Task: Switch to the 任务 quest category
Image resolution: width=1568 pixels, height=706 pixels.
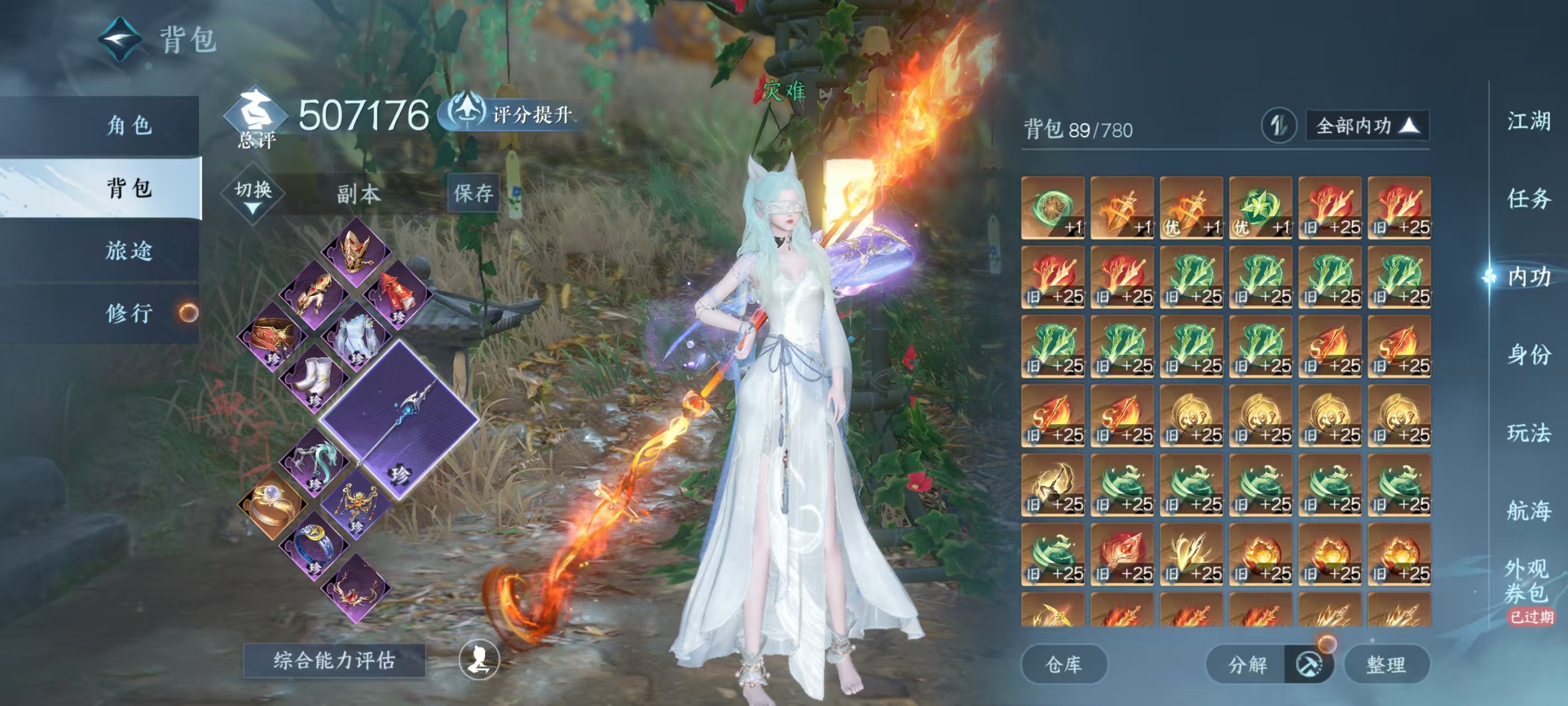Action: (x=1528, y=198)
